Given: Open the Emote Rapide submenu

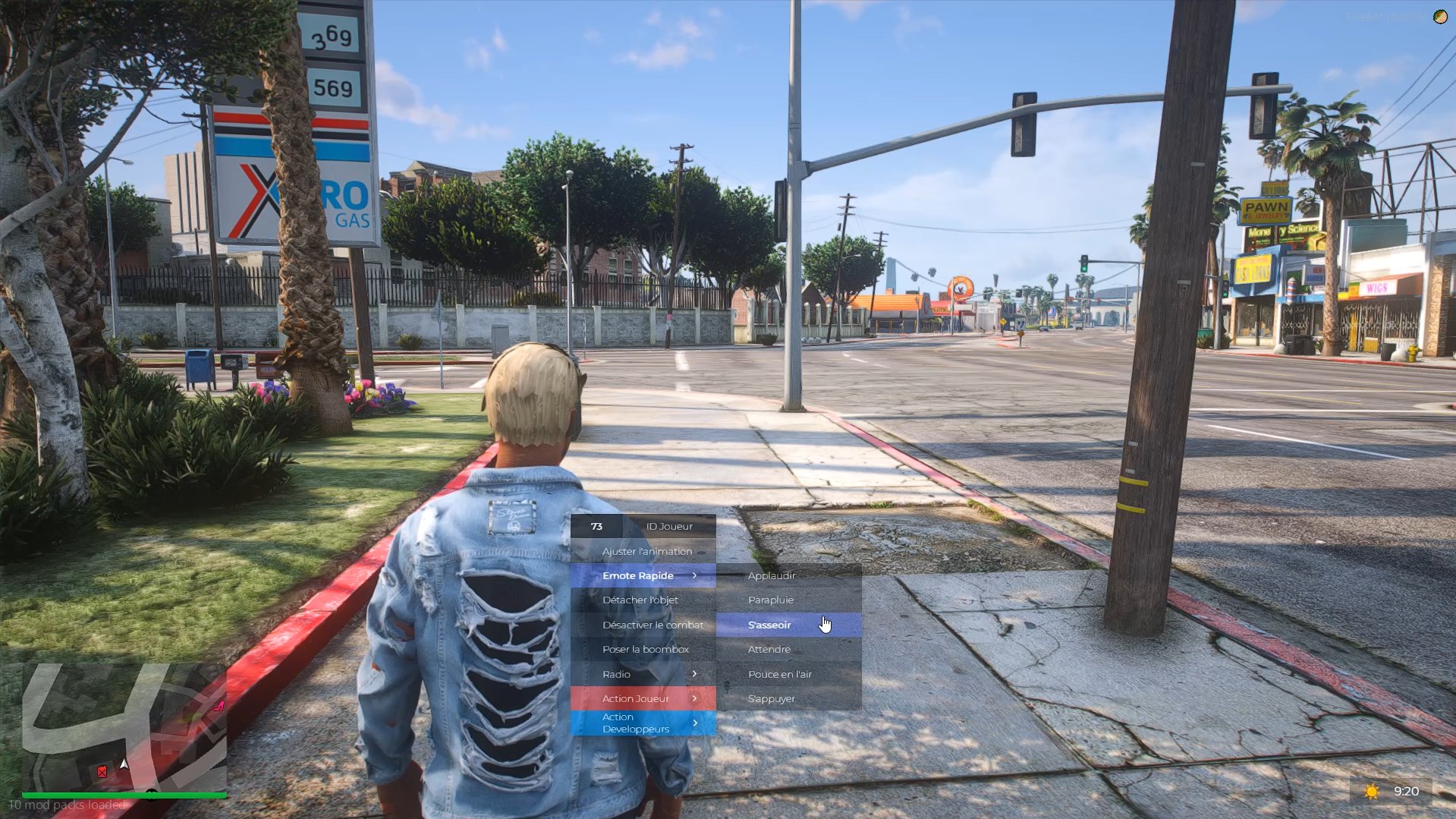Looking at the screenshot, I should tap(643, 575).
